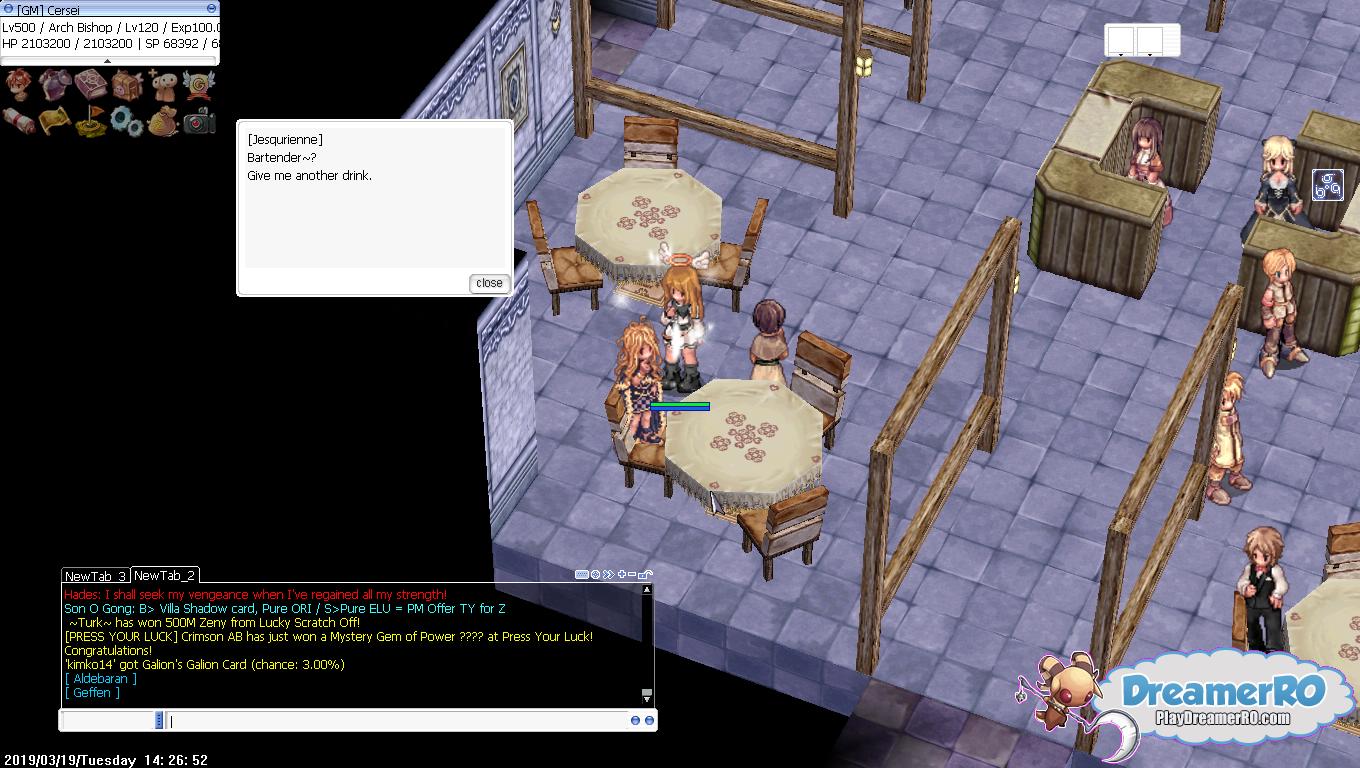Open the blue gears options icon

127,121
